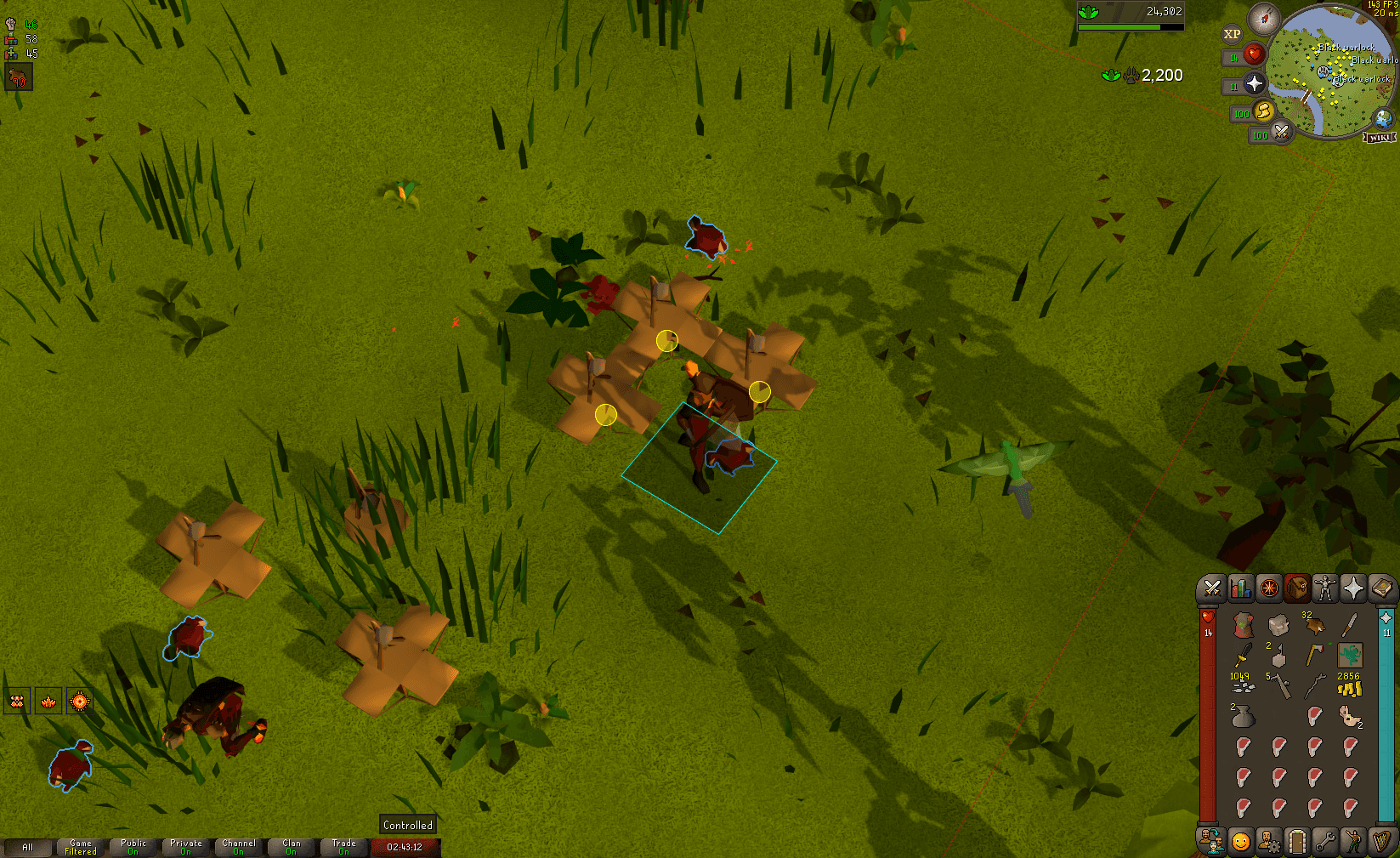Open the Worn Equipment tab
This screenshot has height=858, width=1400.
[1326, 588]
